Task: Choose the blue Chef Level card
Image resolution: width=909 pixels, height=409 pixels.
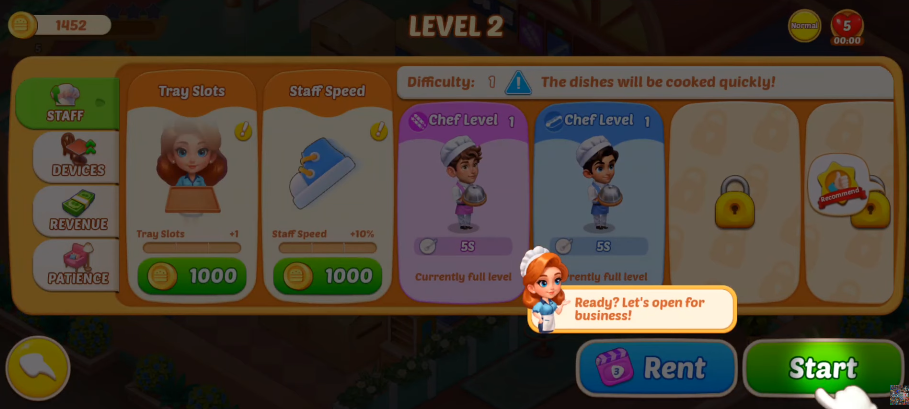Action: click(x=598, y=201)
